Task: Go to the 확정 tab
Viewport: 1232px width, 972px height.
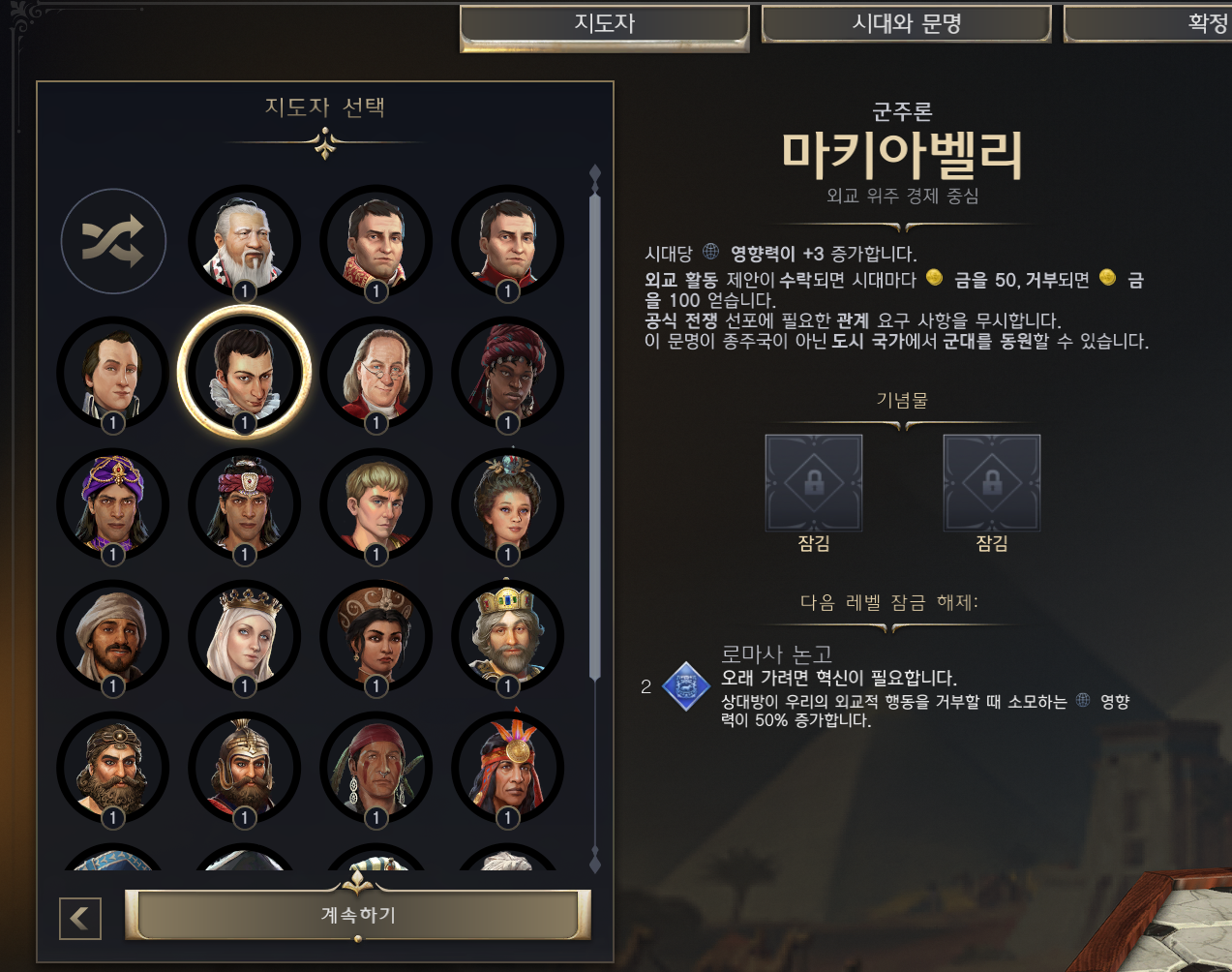Action: click(x=1161, y=24)
